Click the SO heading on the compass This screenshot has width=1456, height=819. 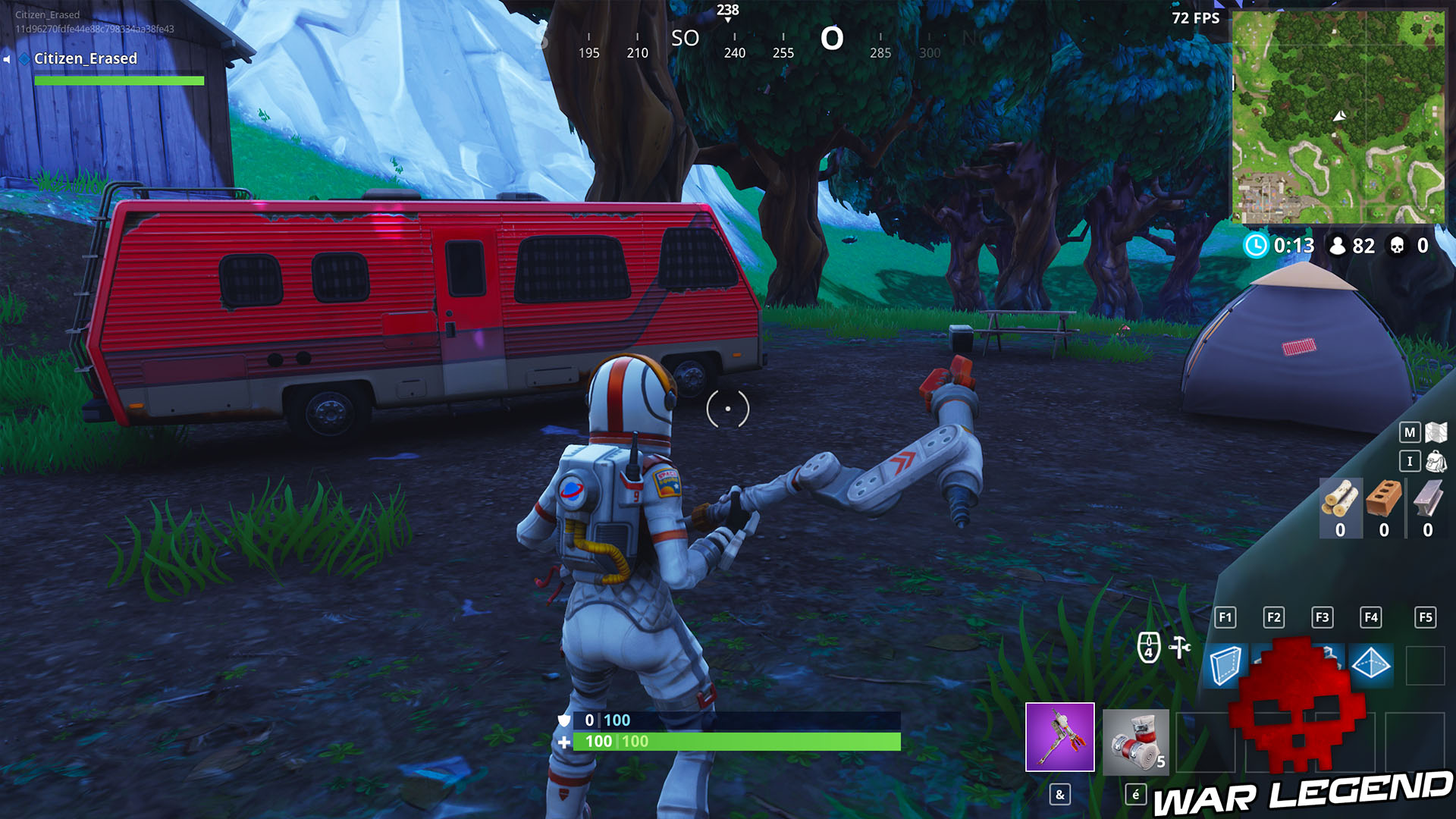686,39
